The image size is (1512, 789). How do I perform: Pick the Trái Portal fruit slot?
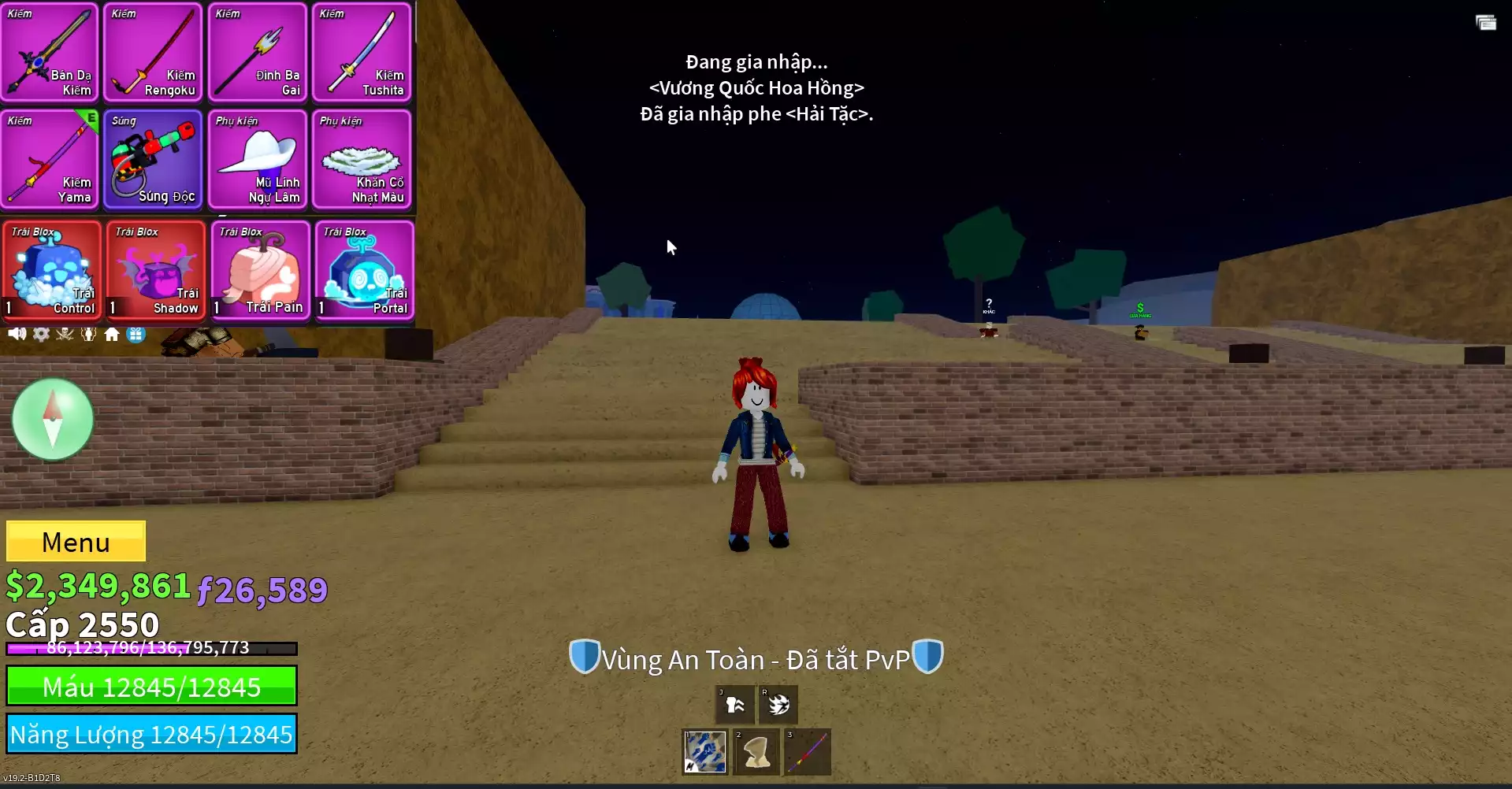pos(364,270)
